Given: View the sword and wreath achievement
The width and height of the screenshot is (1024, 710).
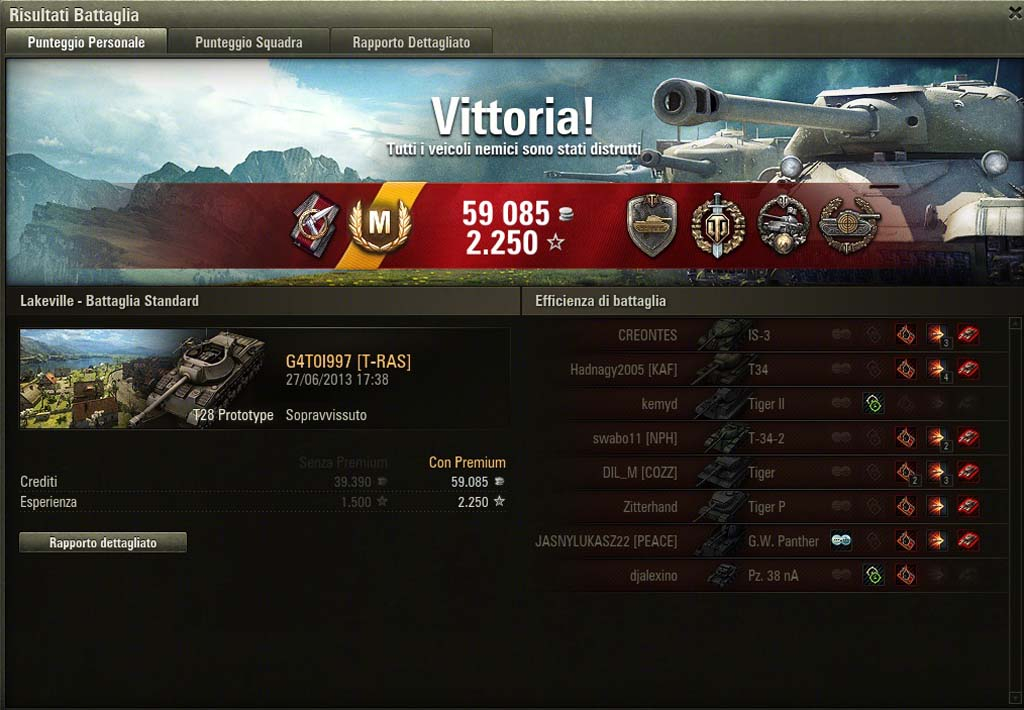Looking at the screenshot, I should [717, 225].
